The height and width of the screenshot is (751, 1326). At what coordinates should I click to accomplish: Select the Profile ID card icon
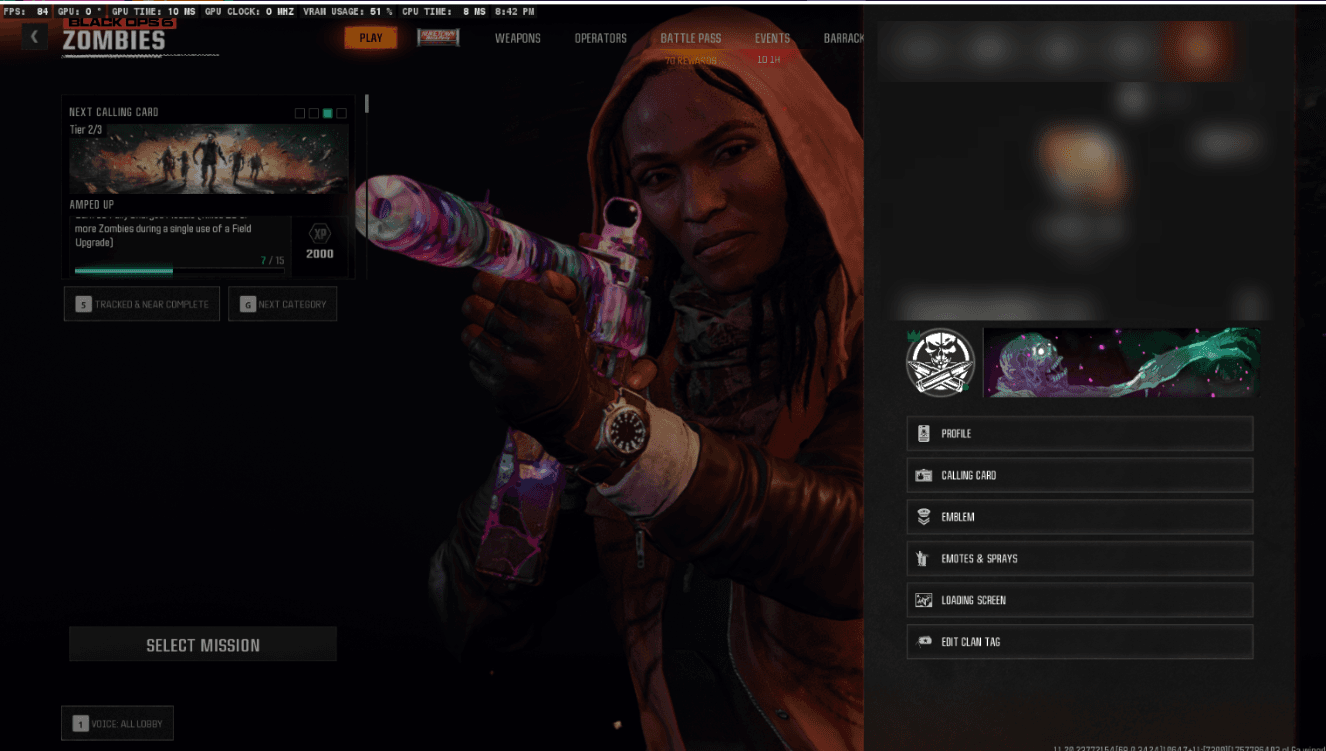(923, 433)
